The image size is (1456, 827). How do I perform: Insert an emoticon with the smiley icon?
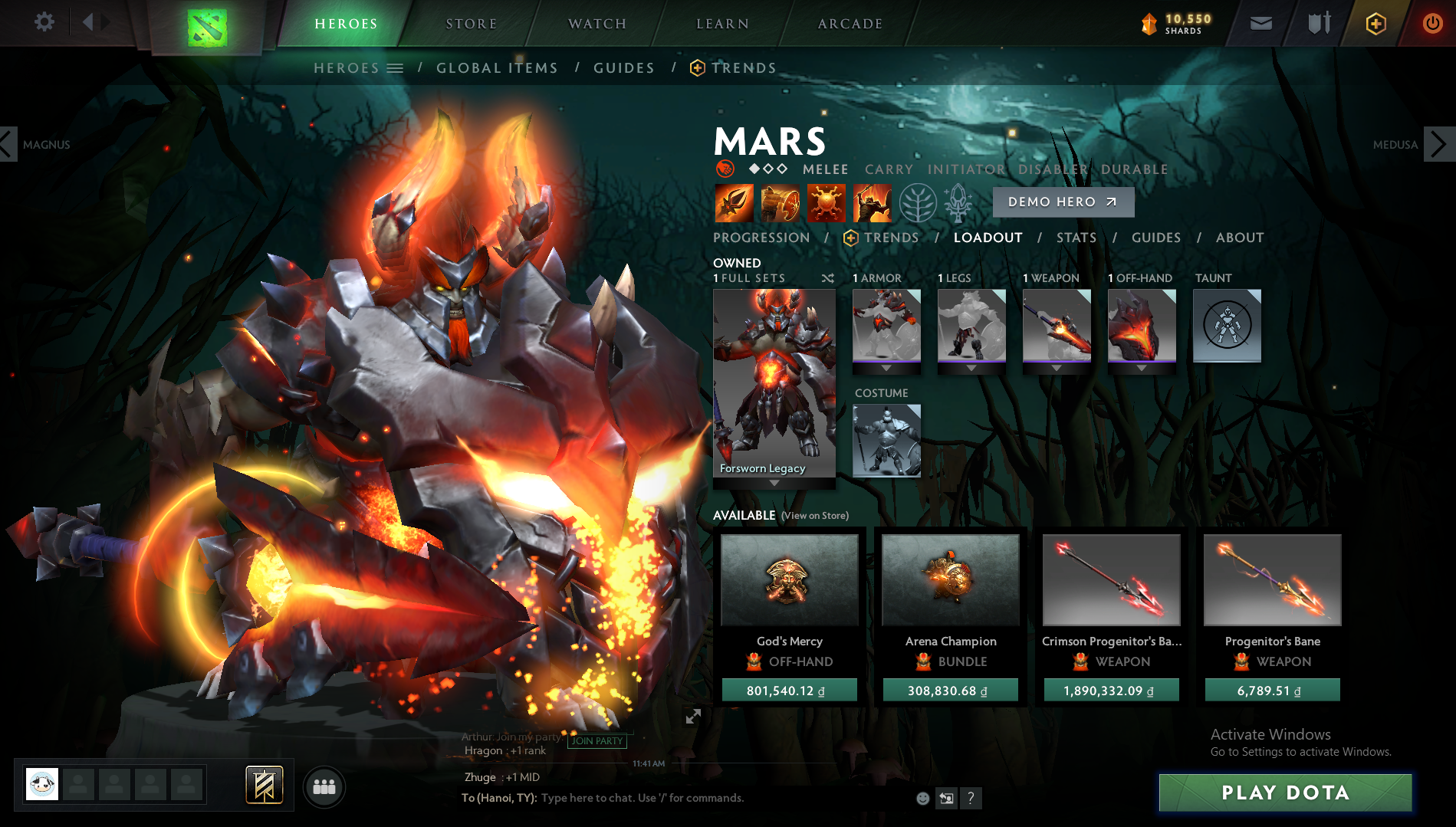tap(922, 798)
